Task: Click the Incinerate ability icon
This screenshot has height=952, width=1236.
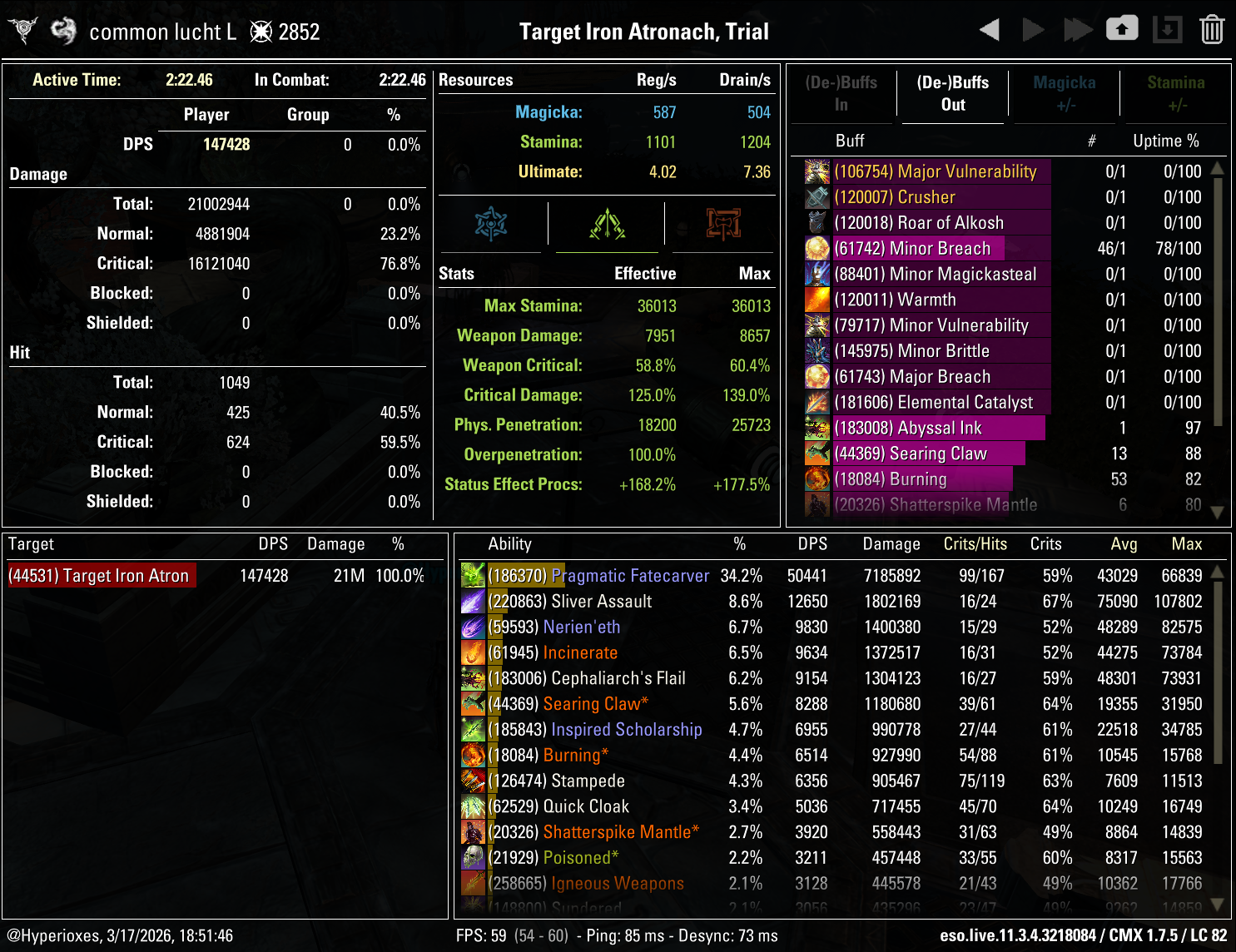Action: (x=474, y=652)
